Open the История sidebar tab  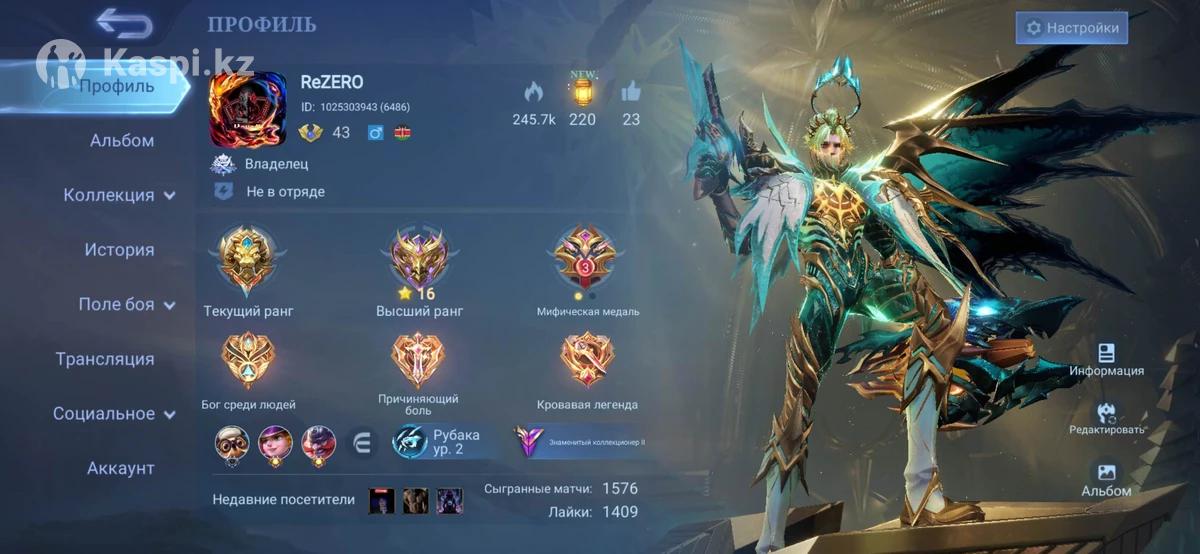119,250
